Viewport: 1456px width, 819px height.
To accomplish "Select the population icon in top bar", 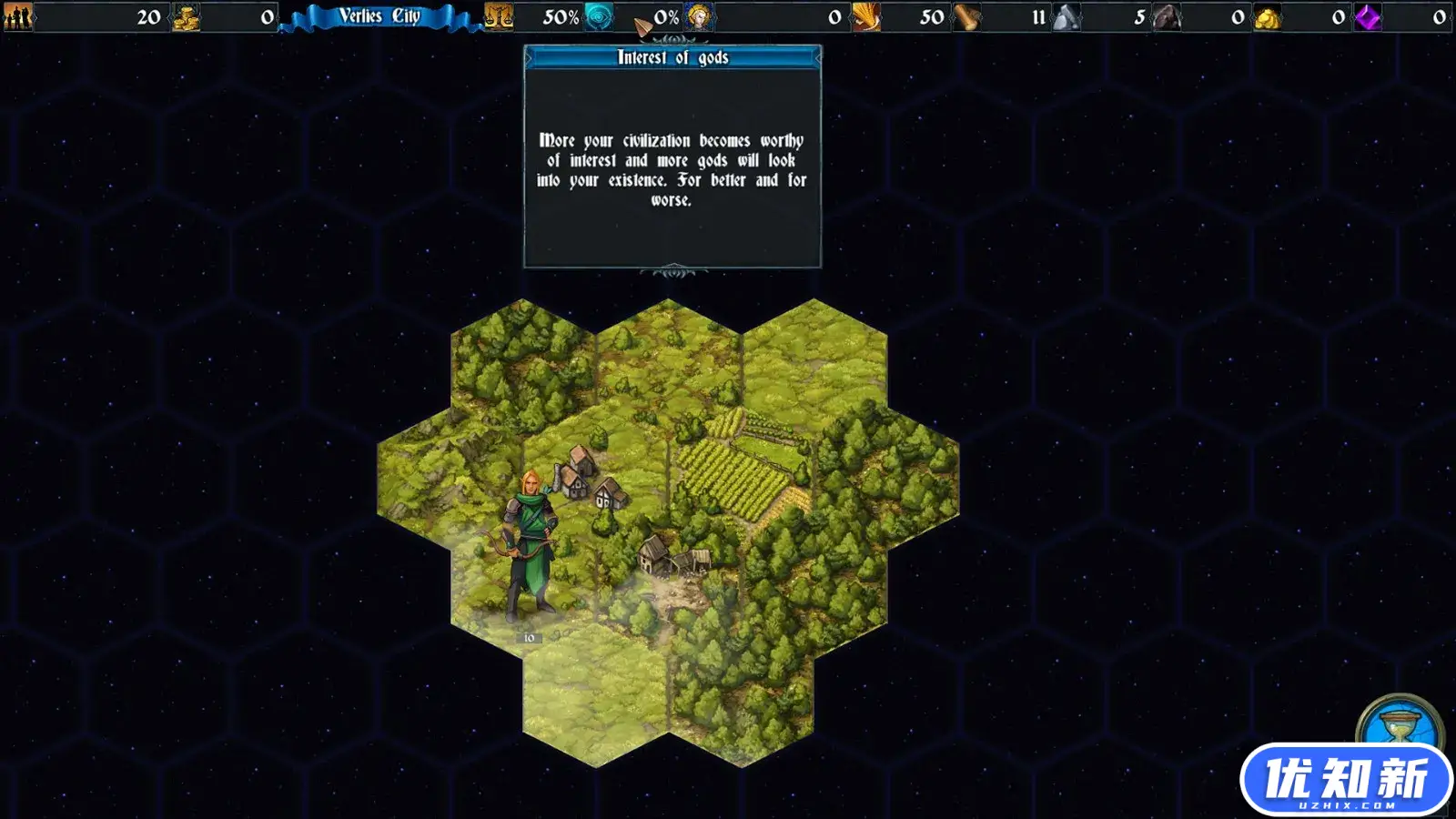I will (18, 16).
